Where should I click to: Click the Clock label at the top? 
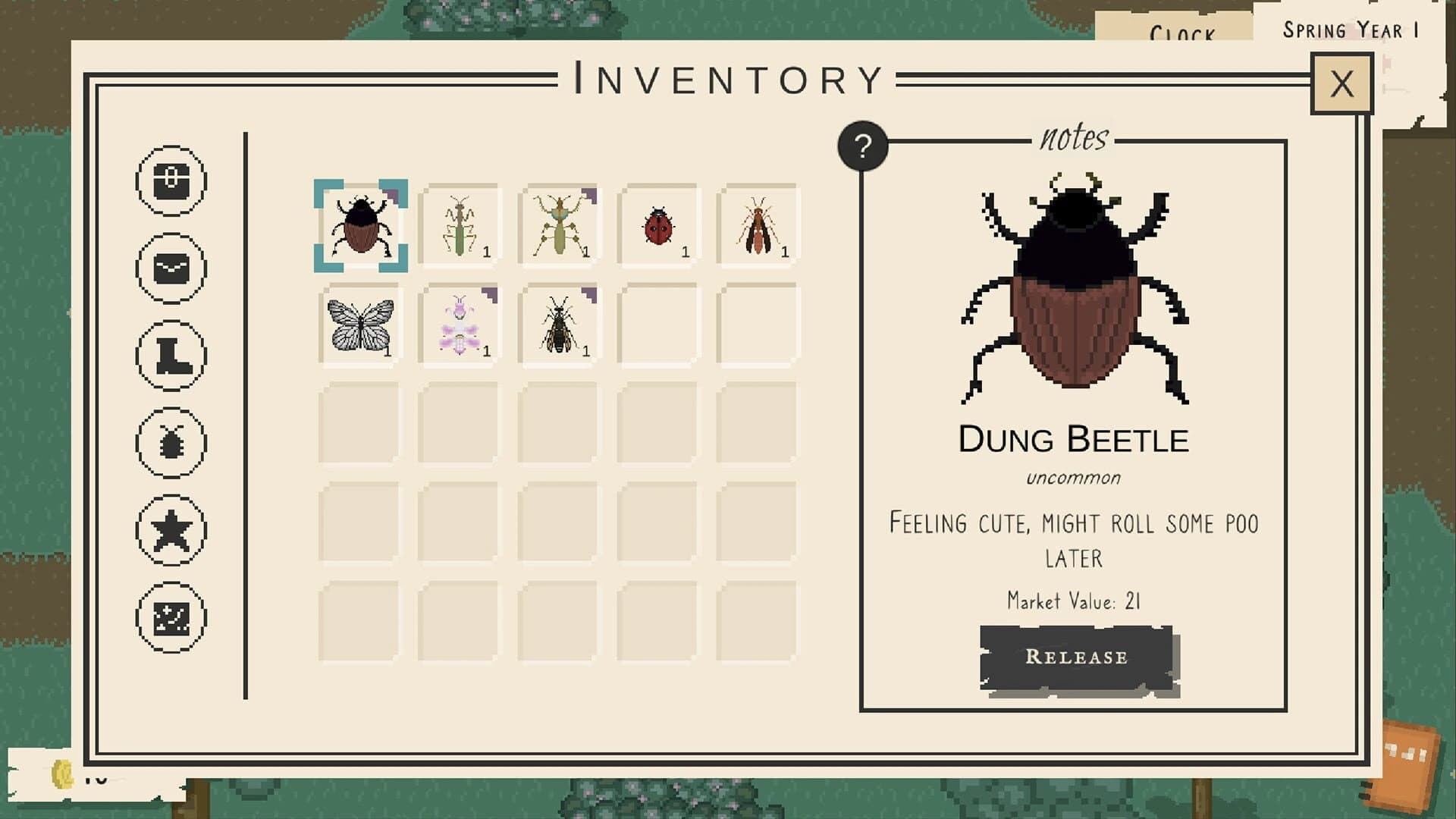(x=1184, y=32)
